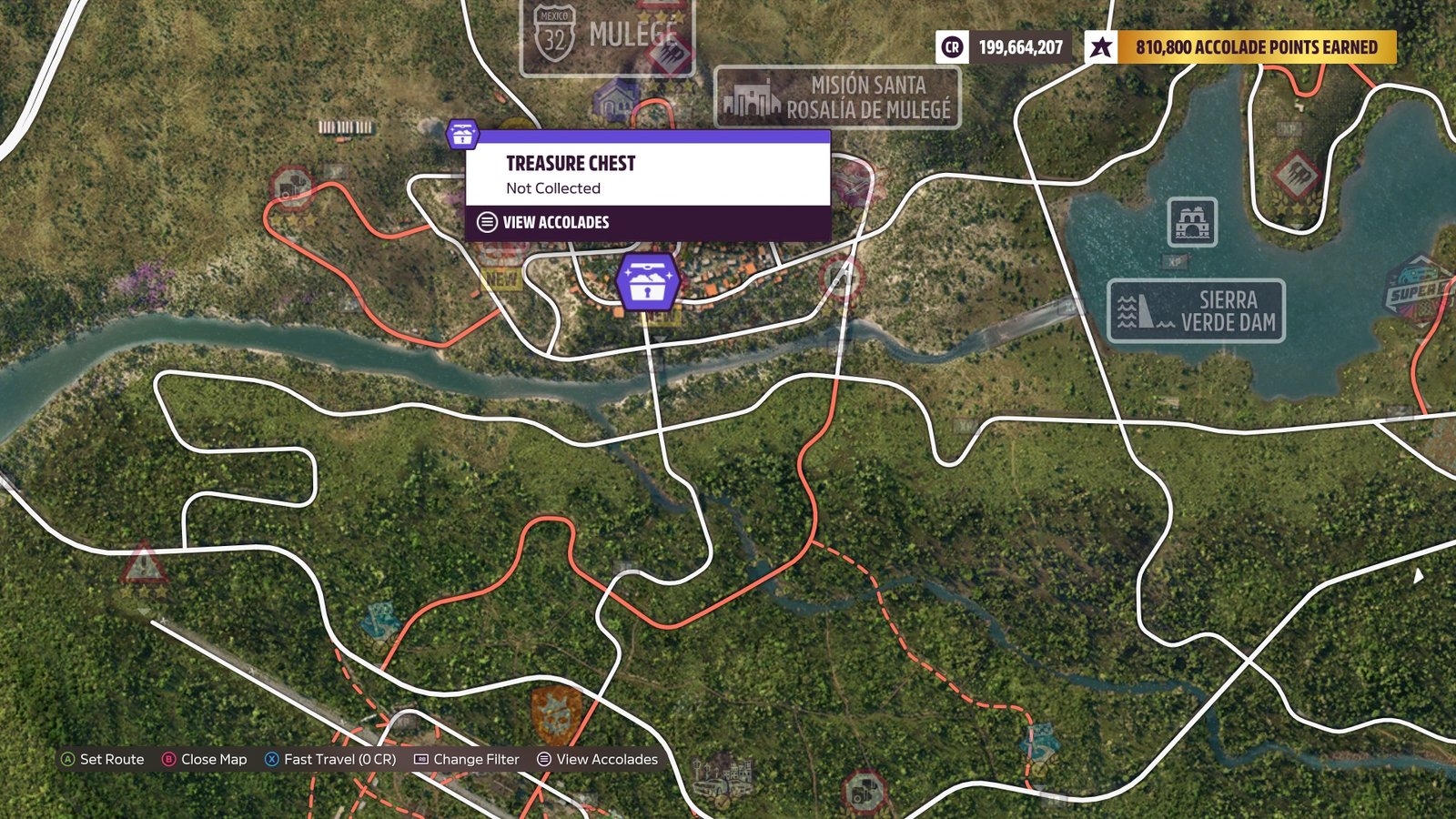
Task: Choose Set Route in the bottom bar
Action: coord(103,759)
